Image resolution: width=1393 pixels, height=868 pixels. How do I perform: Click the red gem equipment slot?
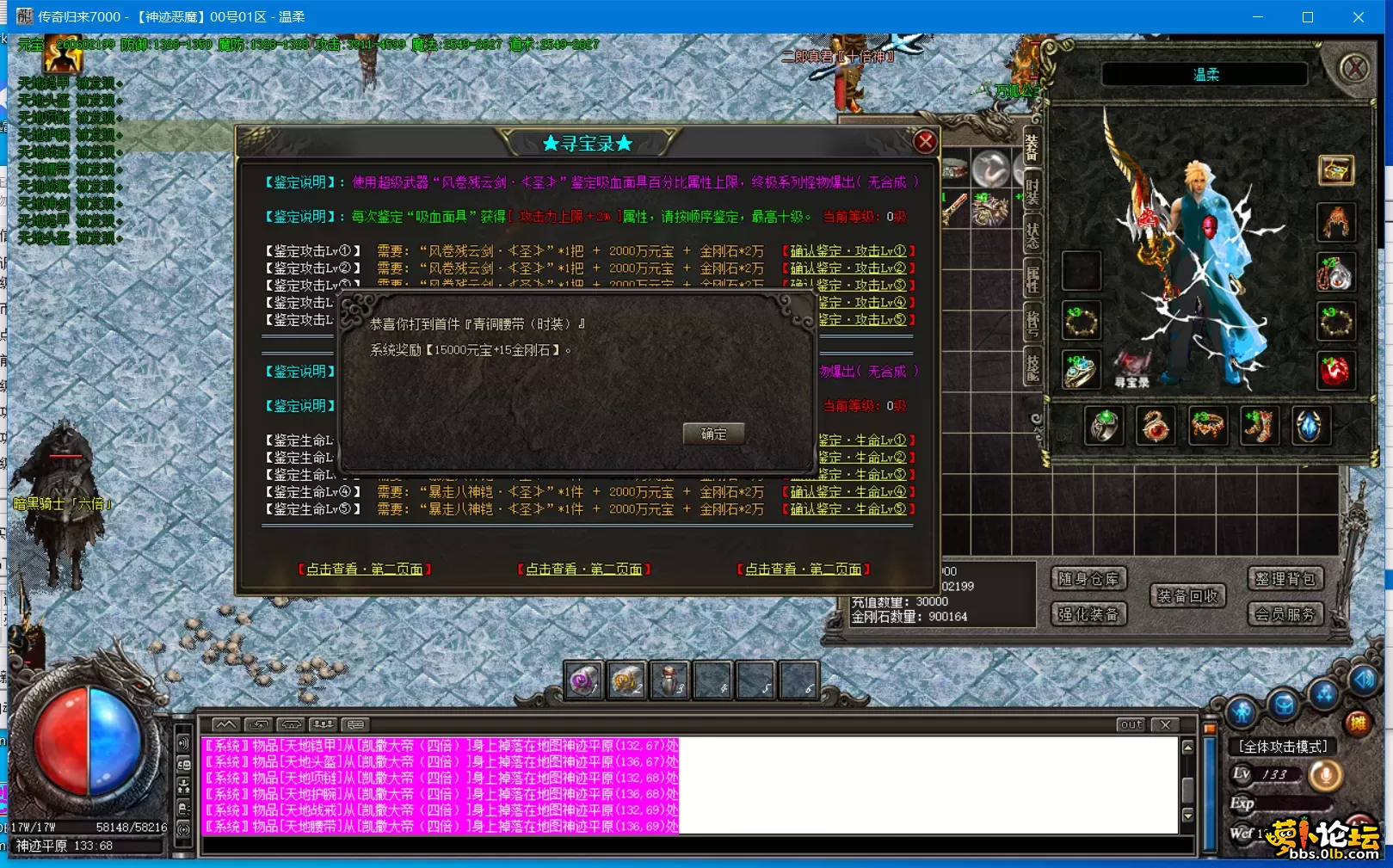(1335, 372)
